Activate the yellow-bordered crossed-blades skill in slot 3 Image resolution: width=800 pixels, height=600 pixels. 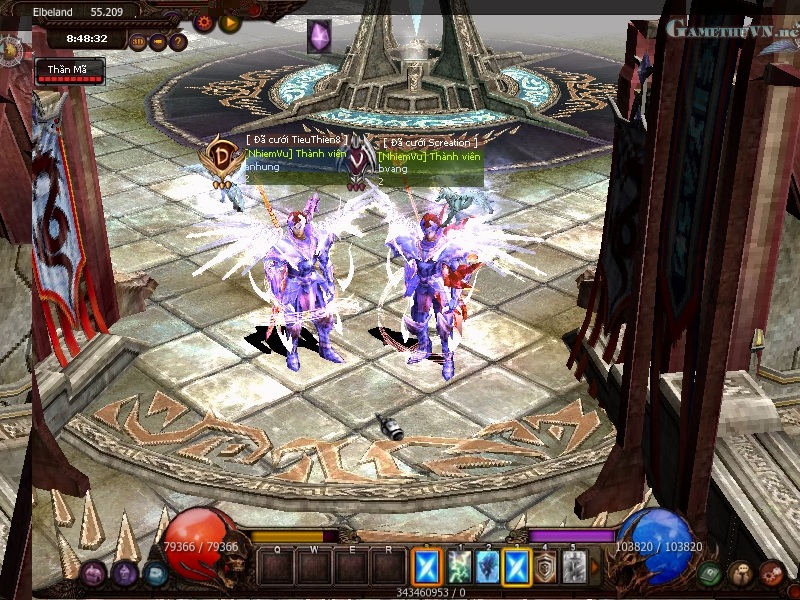(x=516, y=567)
